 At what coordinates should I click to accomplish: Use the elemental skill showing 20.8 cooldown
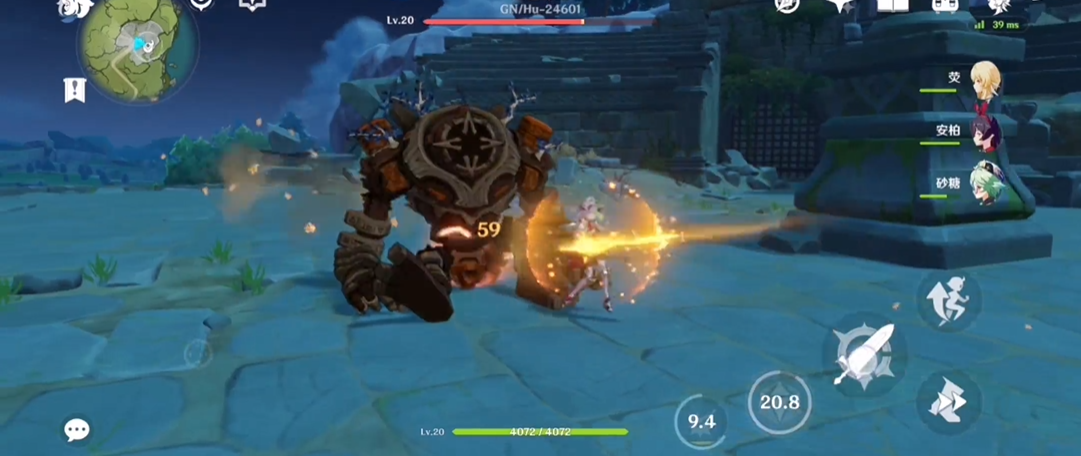click(779, 402)
